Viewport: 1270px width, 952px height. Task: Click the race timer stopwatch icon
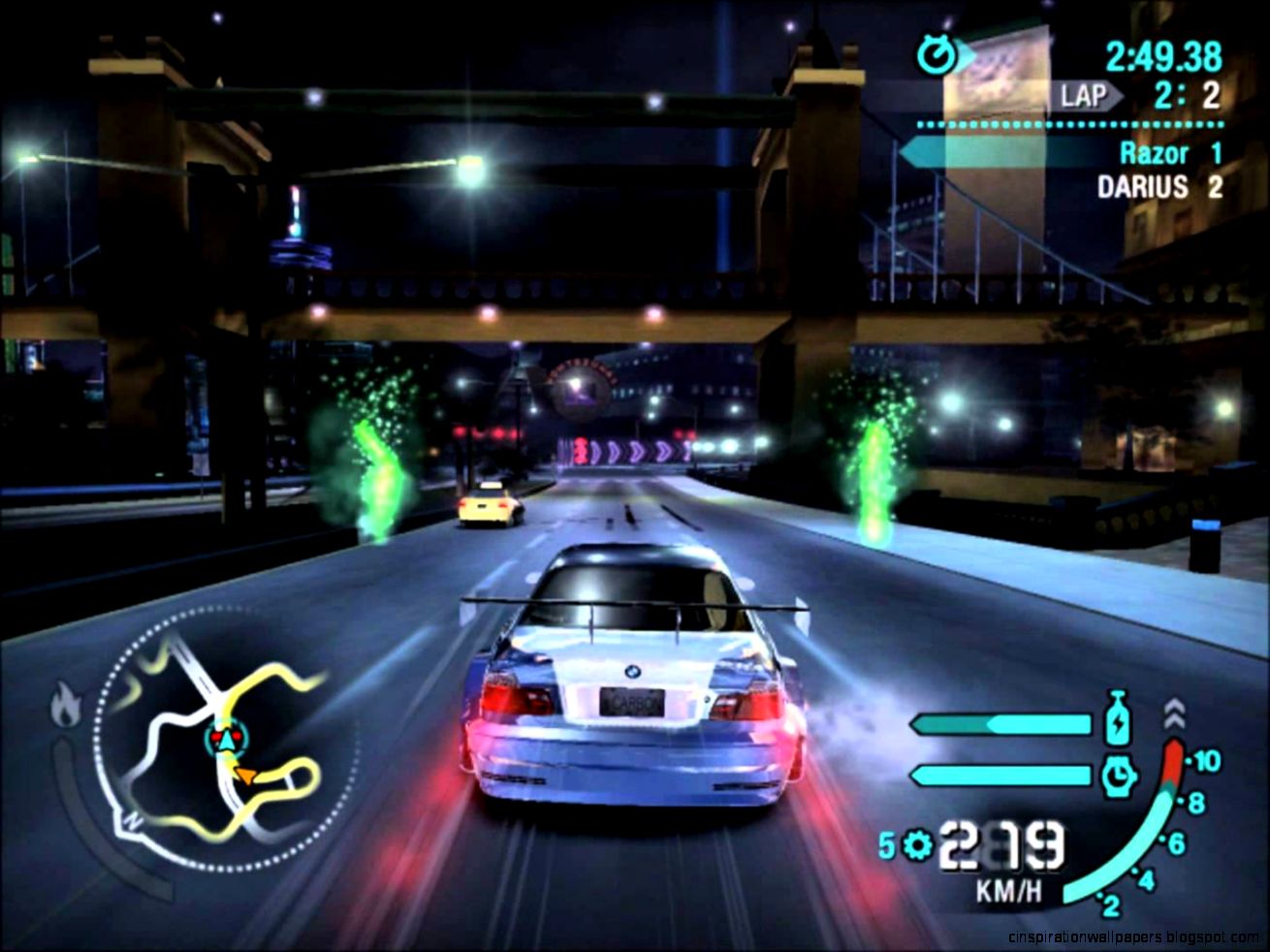(x=937, y=54)
